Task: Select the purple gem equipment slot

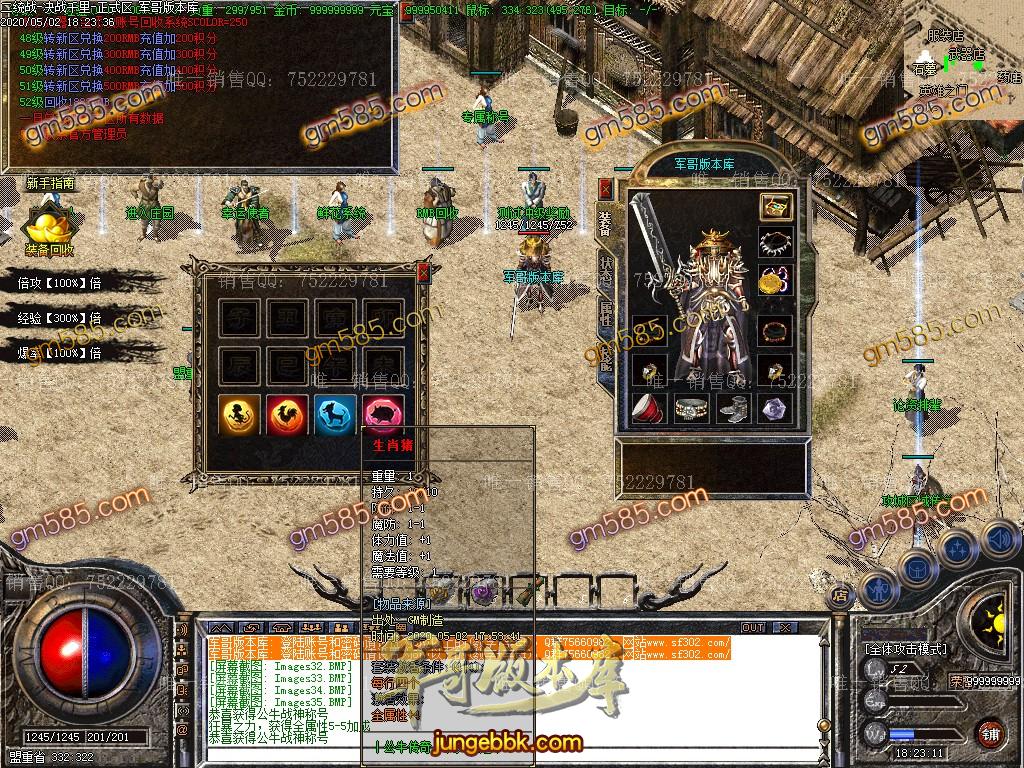Action: (775, 407)
